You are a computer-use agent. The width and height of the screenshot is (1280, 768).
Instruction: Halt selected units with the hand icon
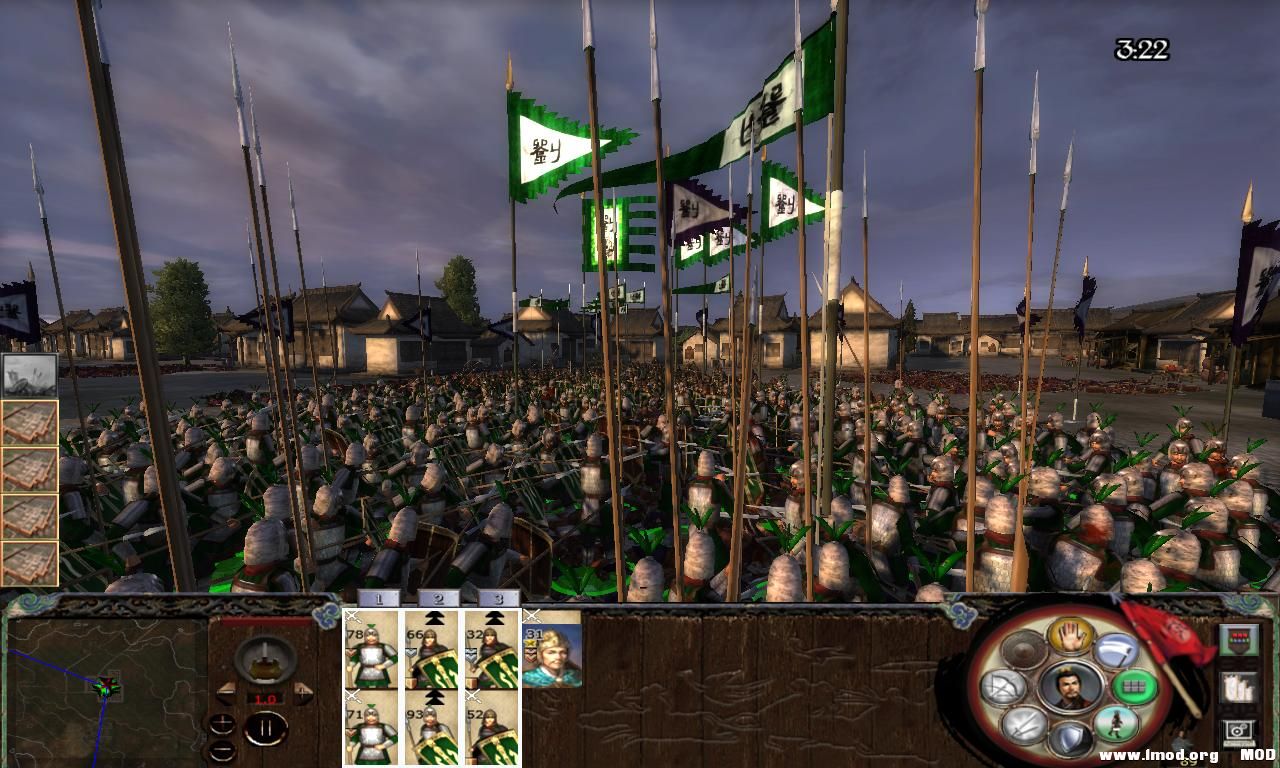1071,638
